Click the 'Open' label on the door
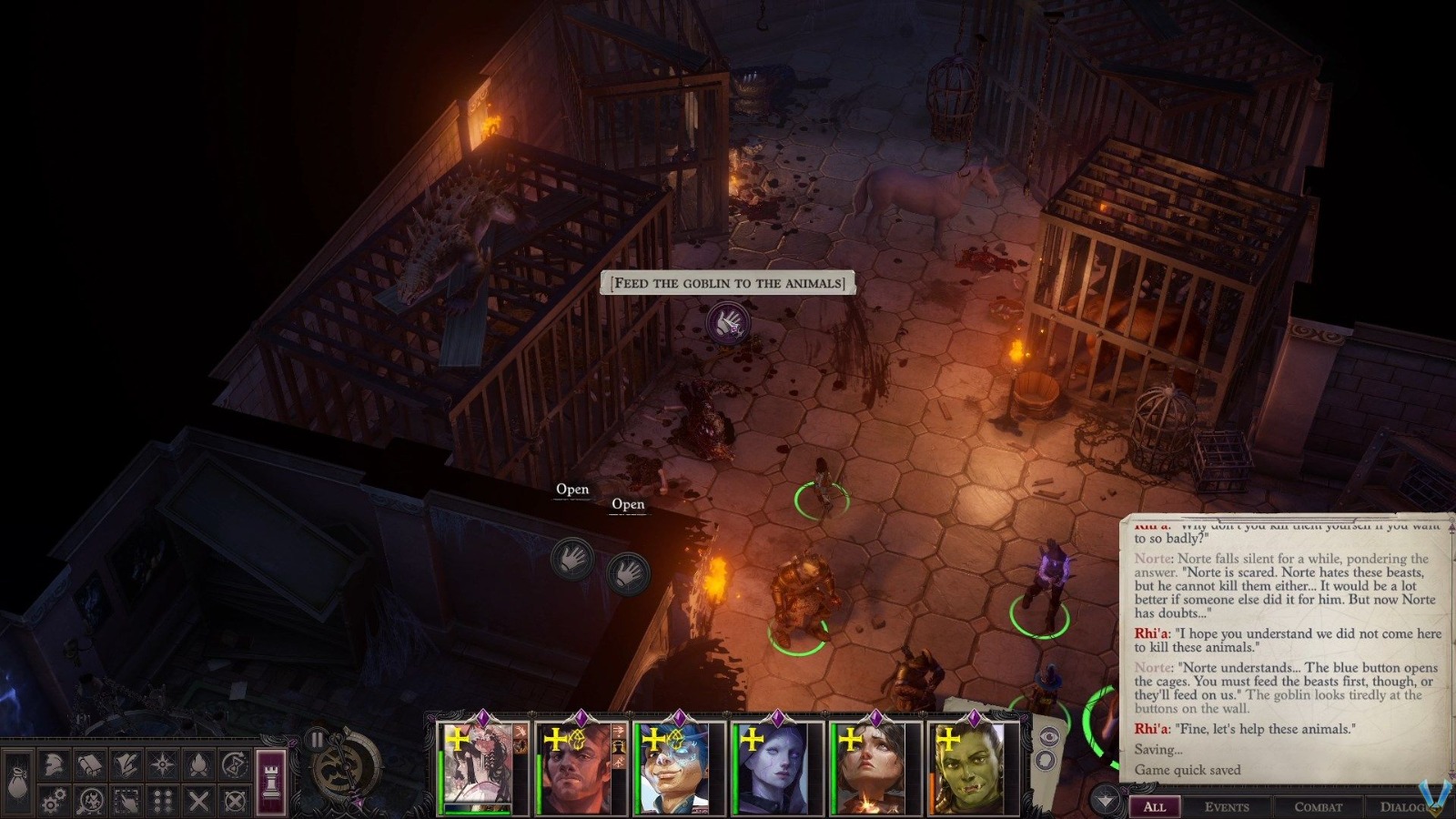This screenshot has height=819, width=1456. point(571,489)
